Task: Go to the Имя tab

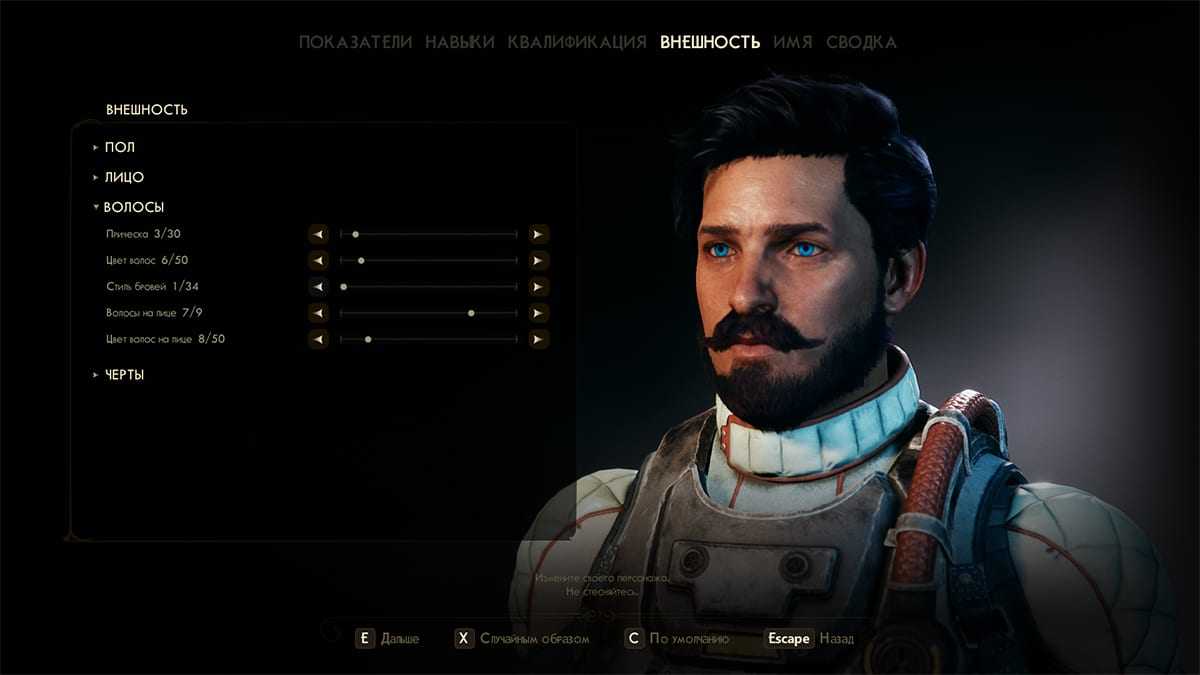Action: [792, 42]
